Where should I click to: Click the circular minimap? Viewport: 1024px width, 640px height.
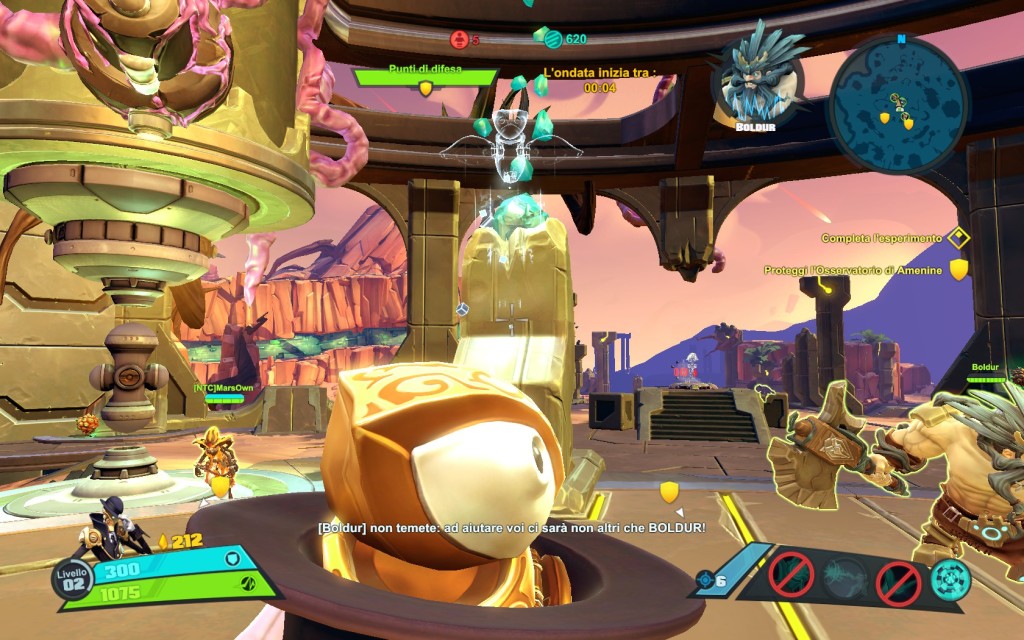(898, 105)
